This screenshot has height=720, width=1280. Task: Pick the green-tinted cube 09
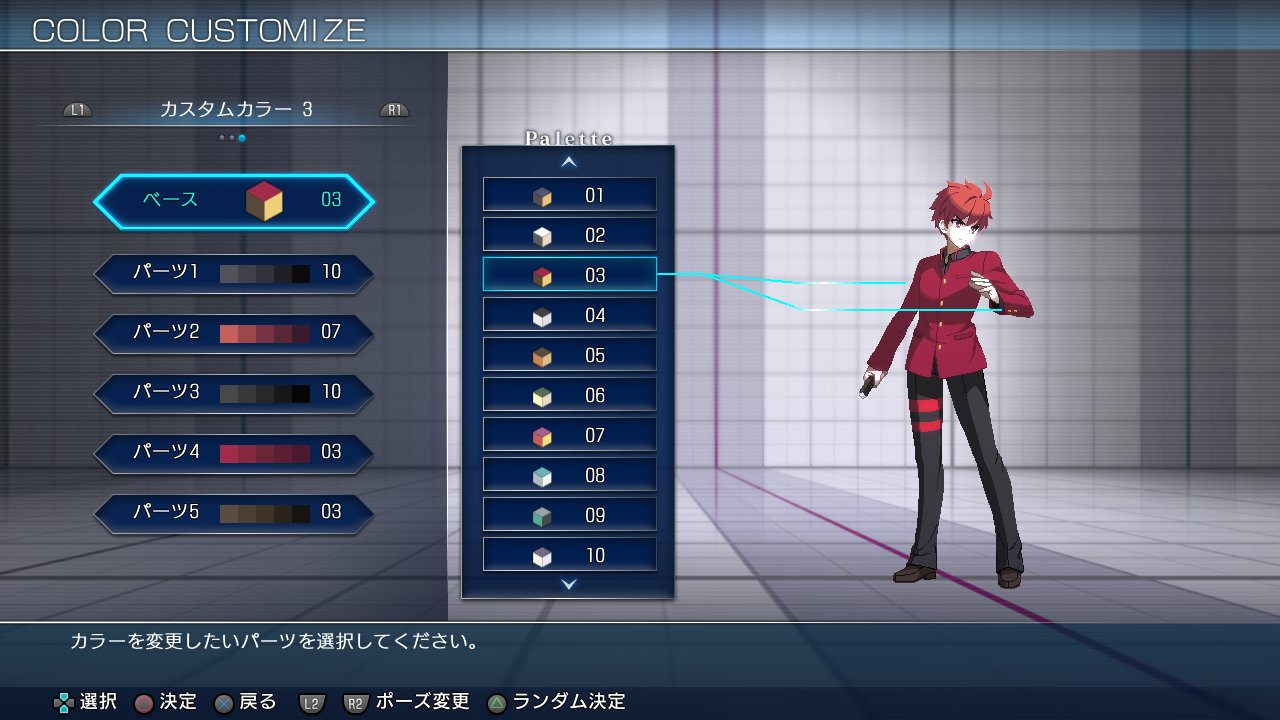[569, 513]
